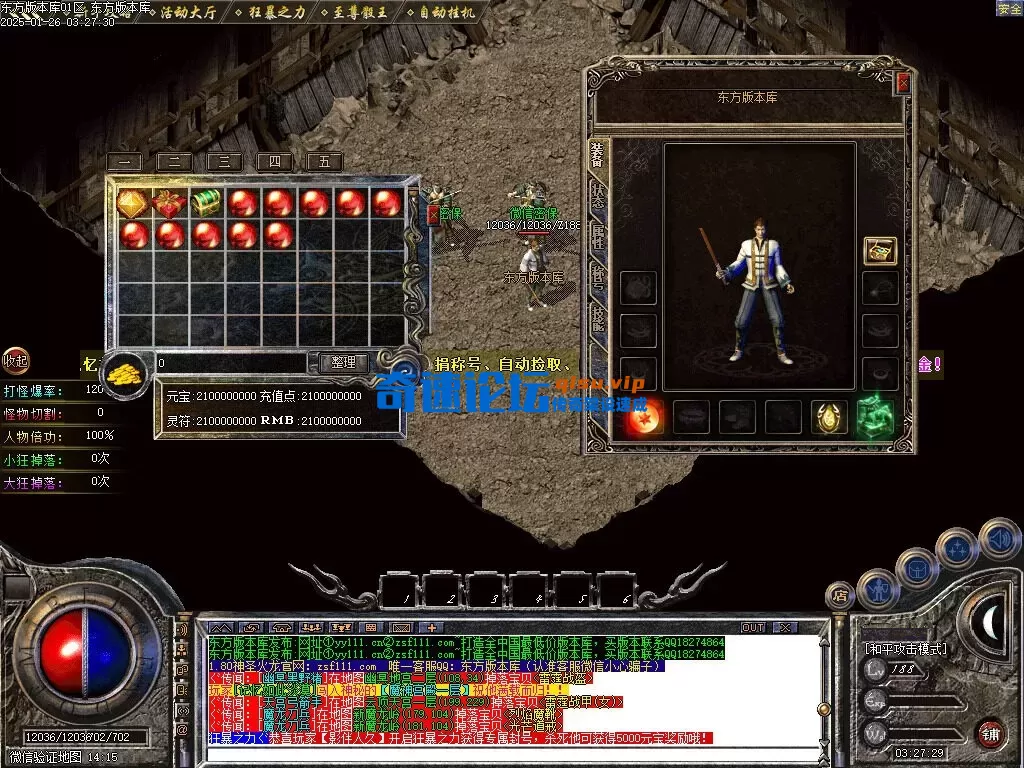Image resolution: width=1024 pixels, height=768 pixels.
Task: Click the gold coin pile icon
Action: 124,372
